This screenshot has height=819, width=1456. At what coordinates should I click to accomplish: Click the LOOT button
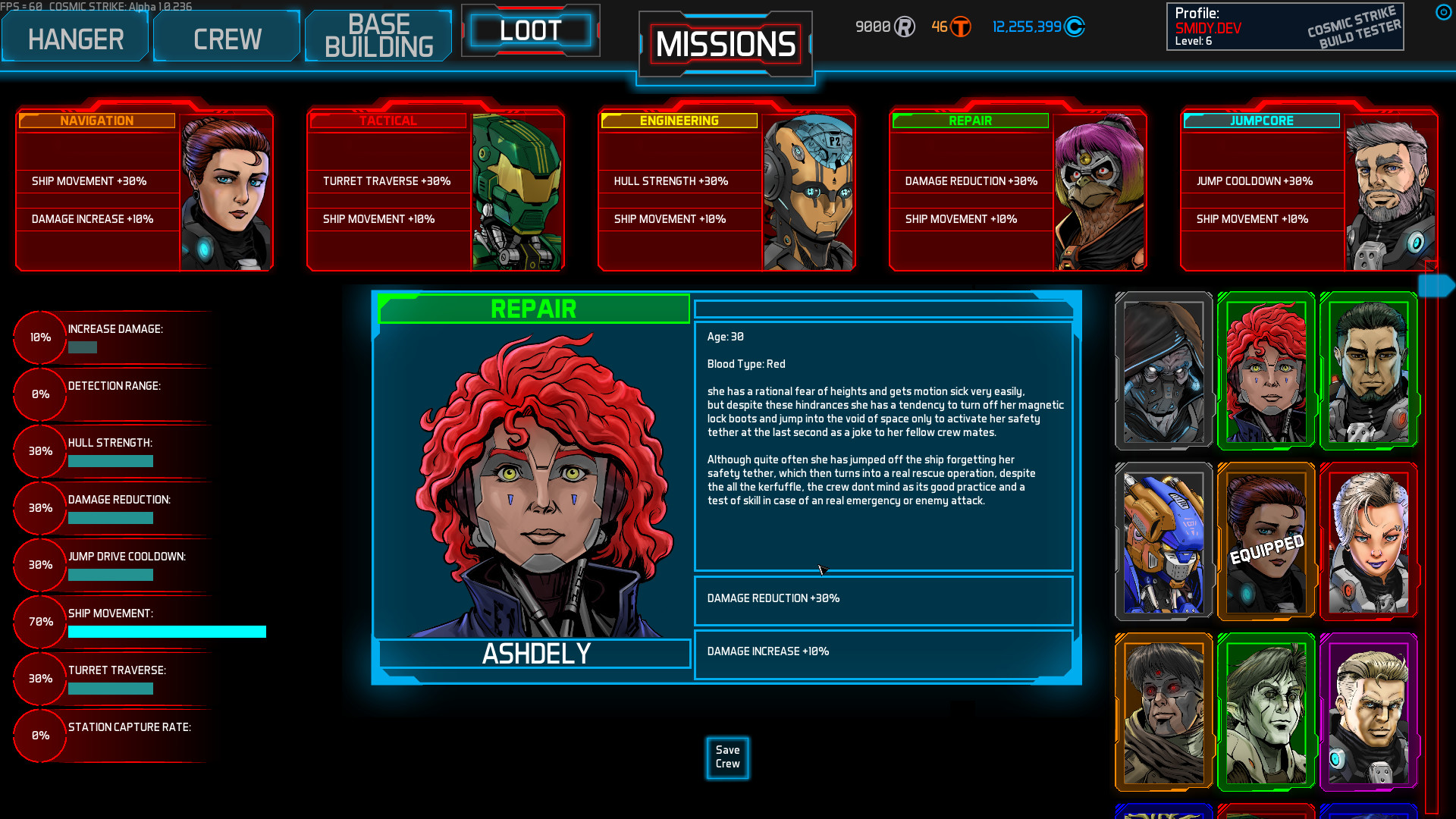pos(531,29)
